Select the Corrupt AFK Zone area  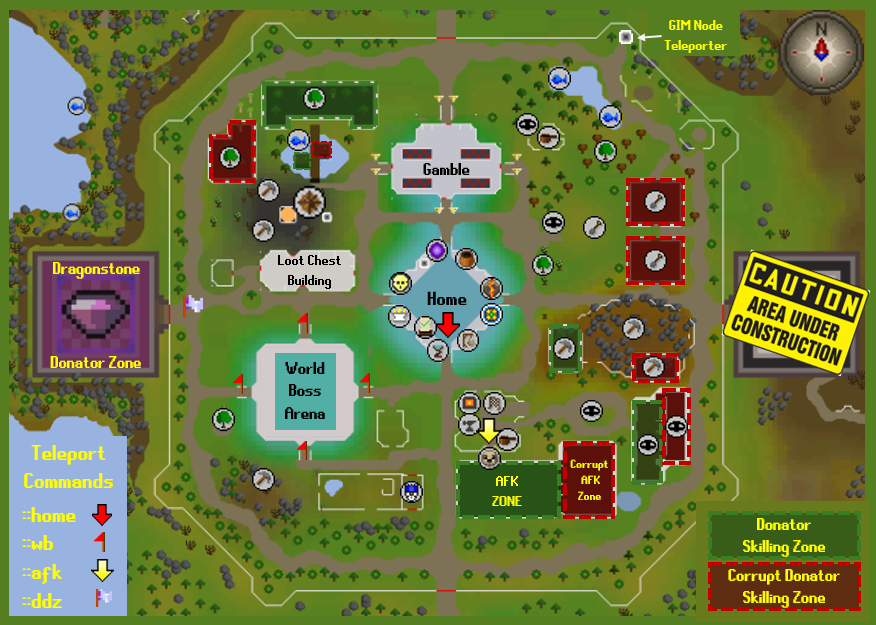point(588,480)
